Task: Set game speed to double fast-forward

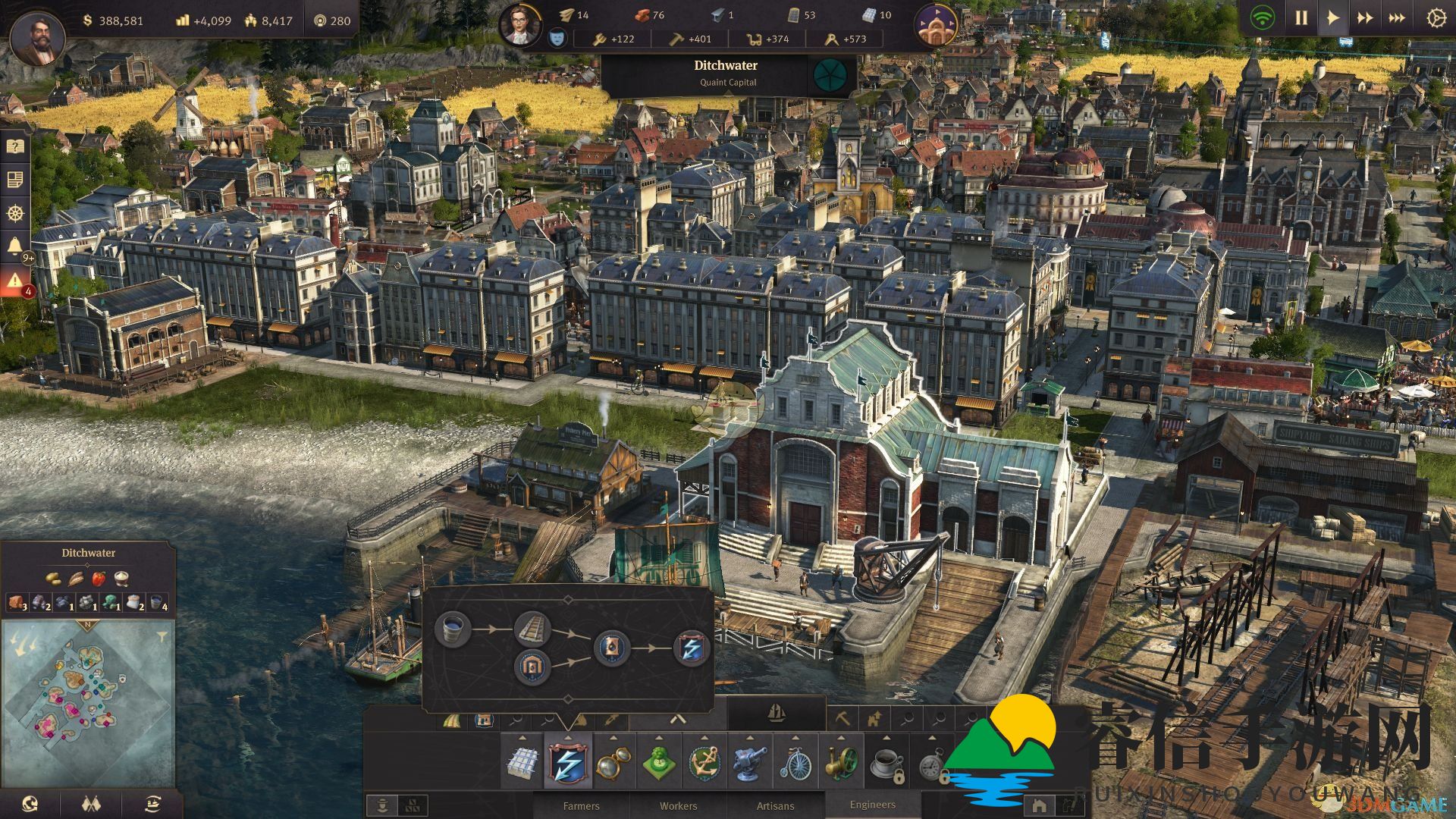Action: (x=1365, y=18)
